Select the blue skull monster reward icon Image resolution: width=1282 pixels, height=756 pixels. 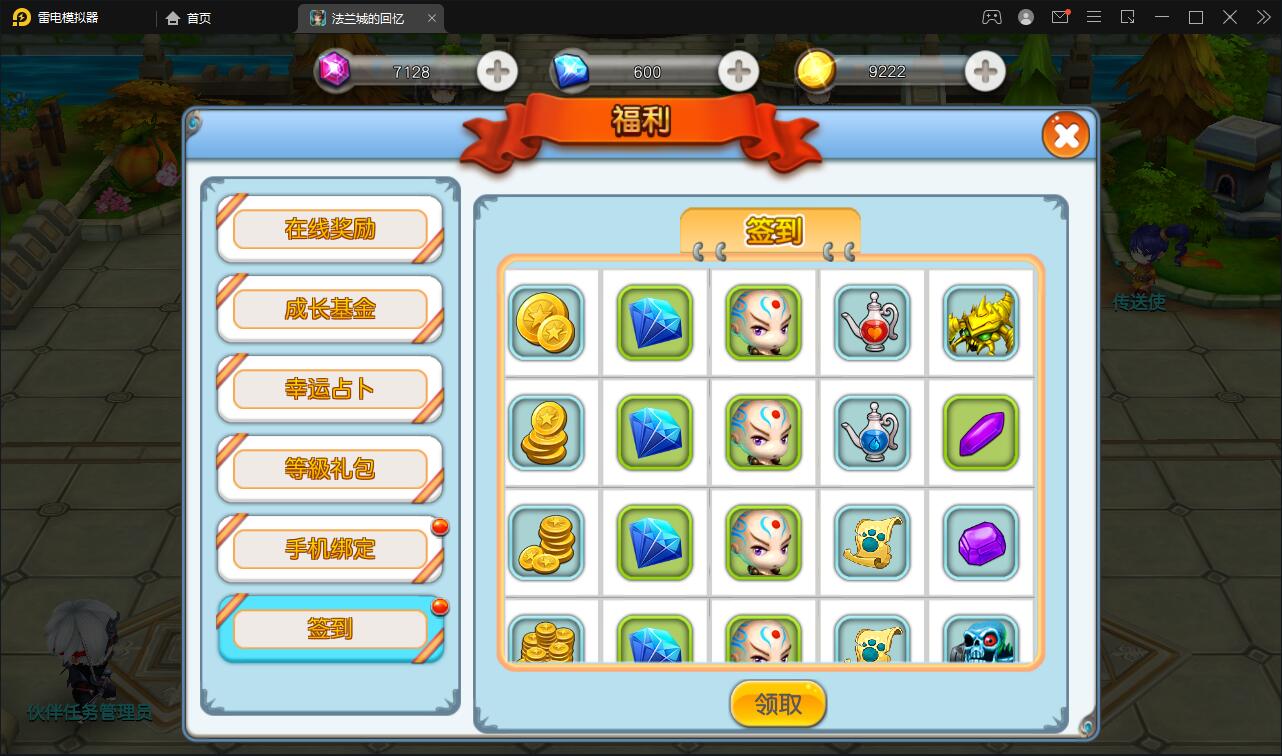click(x=981, y=645)
